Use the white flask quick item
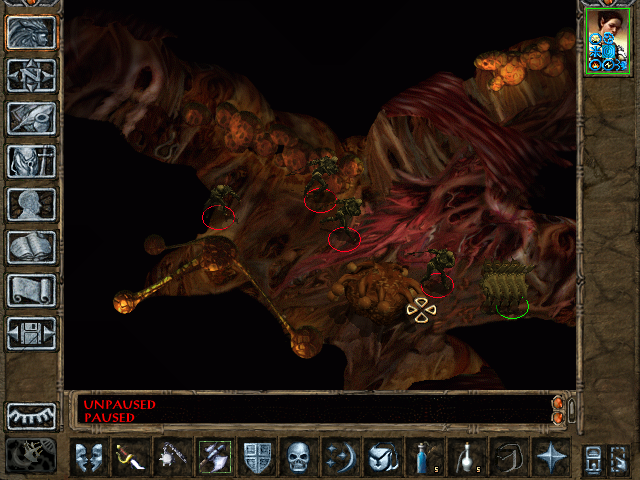Image resolution: width=640 pixels, height=480 pixels. [467, 457]
